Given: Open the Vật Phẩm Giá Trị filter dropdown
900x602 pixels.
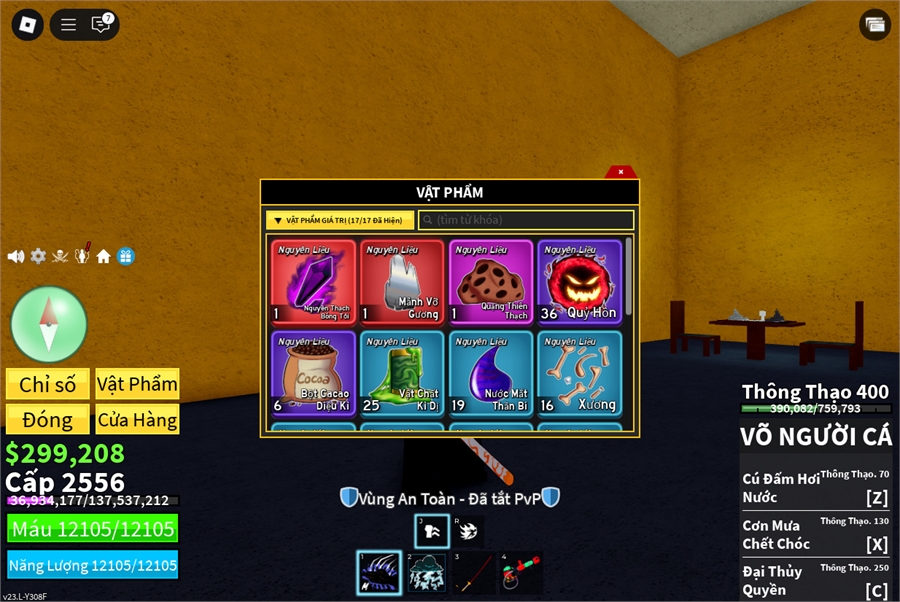Looking at the screenshot, I should click(x=340, y=220).
